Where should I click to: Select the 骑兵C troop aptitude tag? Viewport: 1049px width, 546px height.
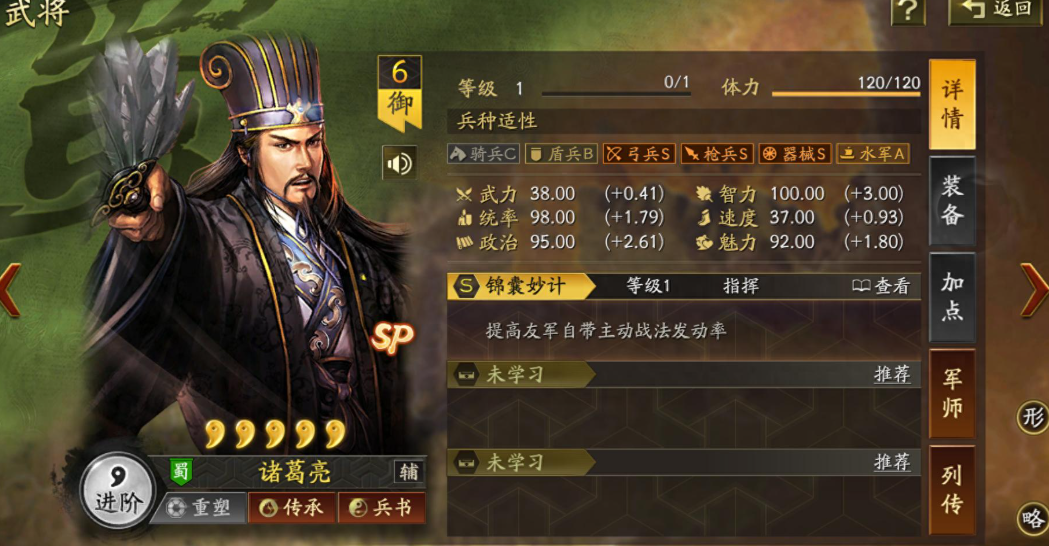[483, 154]
